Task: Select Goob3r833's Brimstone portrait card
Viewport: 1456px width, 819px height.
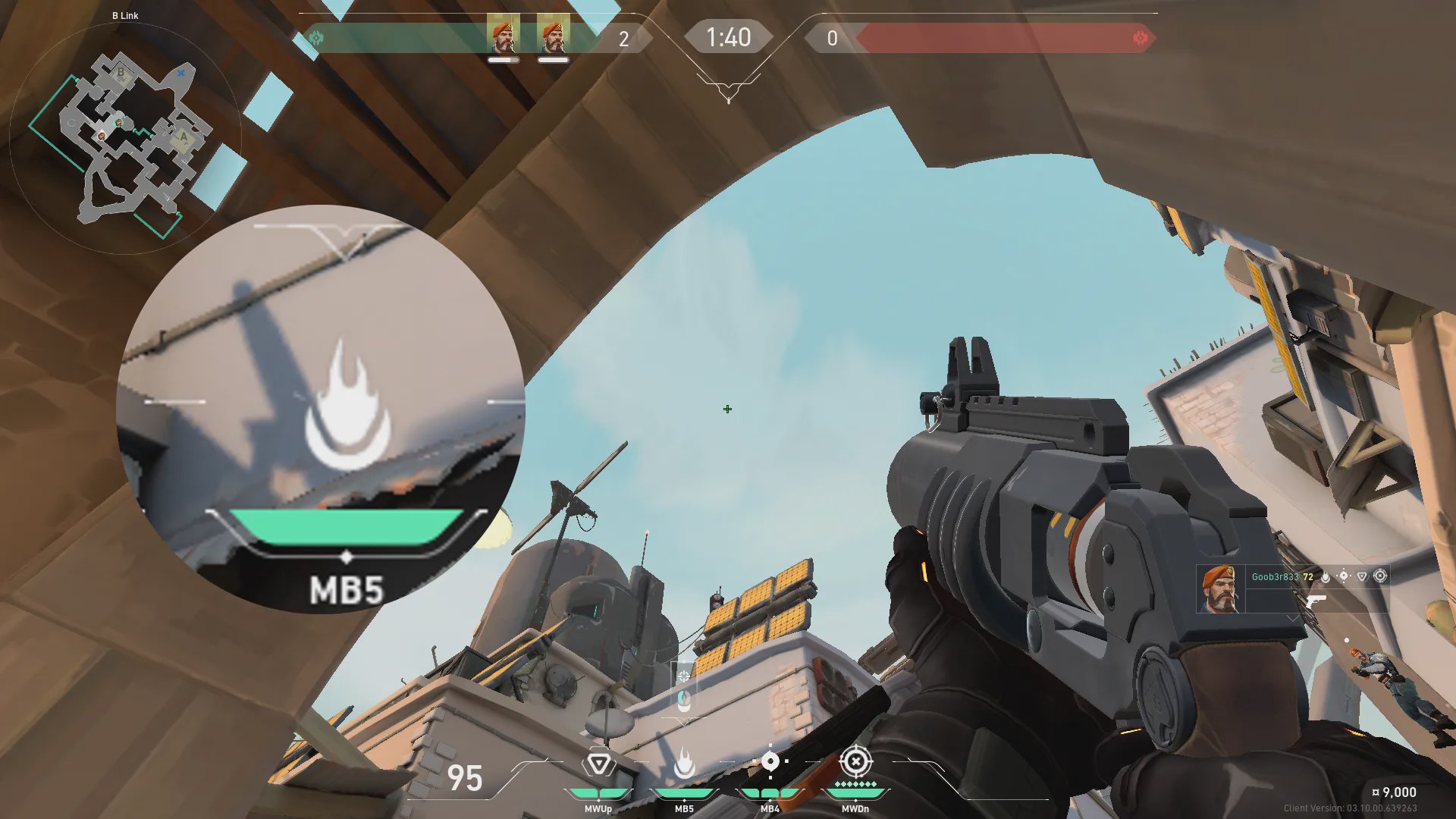Action: (1220, 588)
